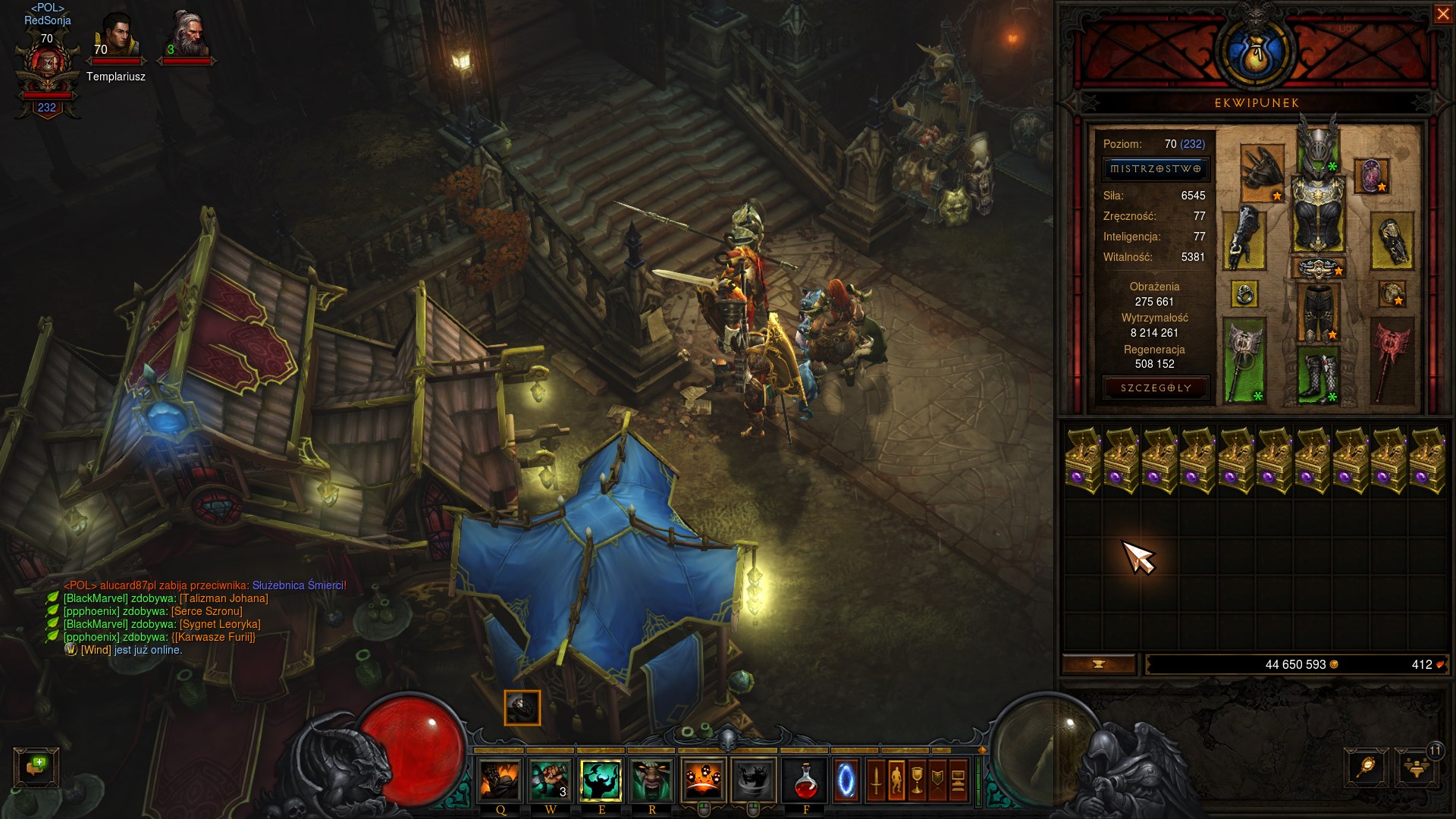Open the golden chalice achievements menu button
1456x819 pixels.
coord(917,780)
